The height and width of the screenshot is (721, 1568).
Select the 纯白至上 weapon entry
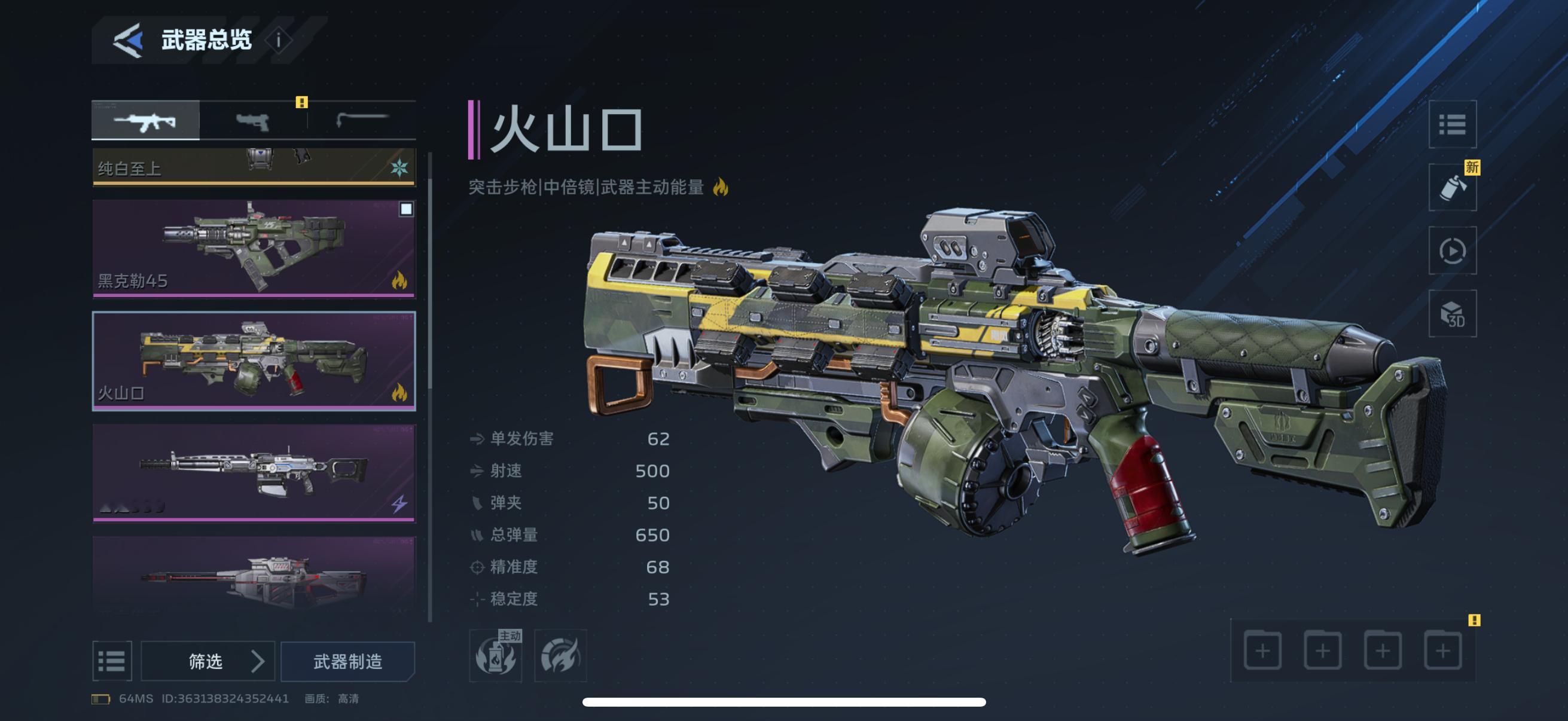253,167
